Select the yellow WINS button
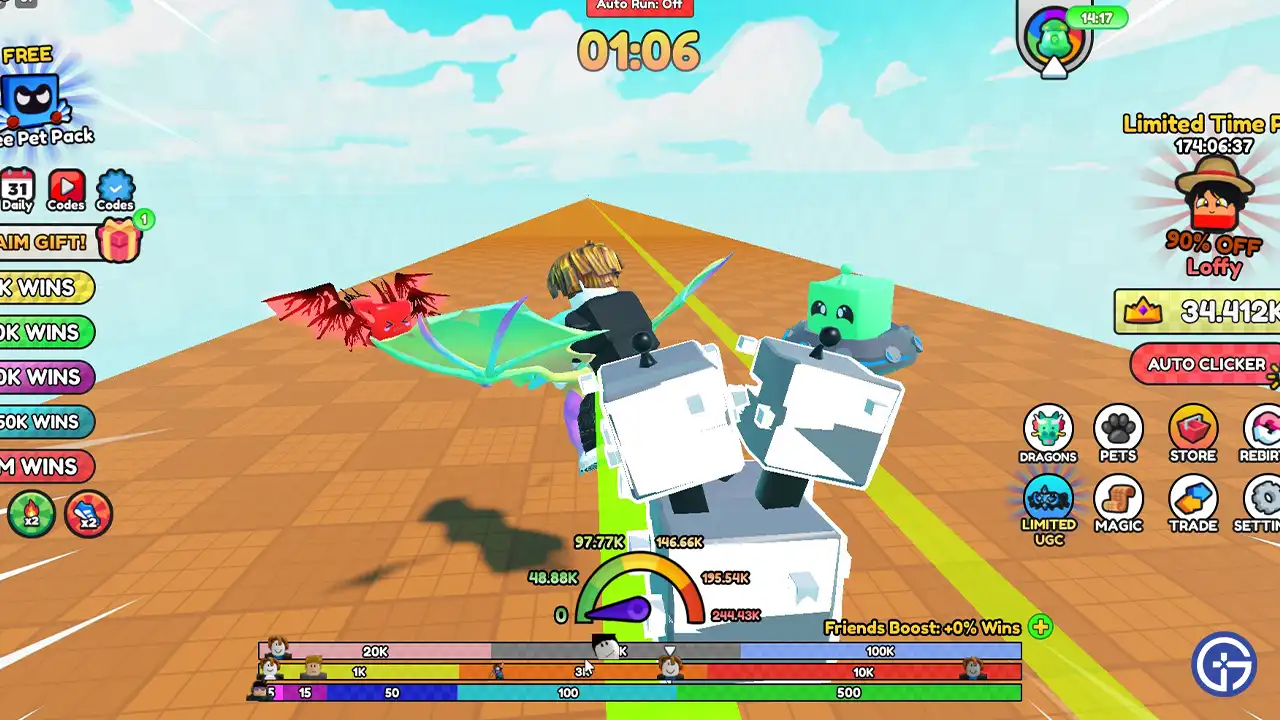 (x=45, y=288)
